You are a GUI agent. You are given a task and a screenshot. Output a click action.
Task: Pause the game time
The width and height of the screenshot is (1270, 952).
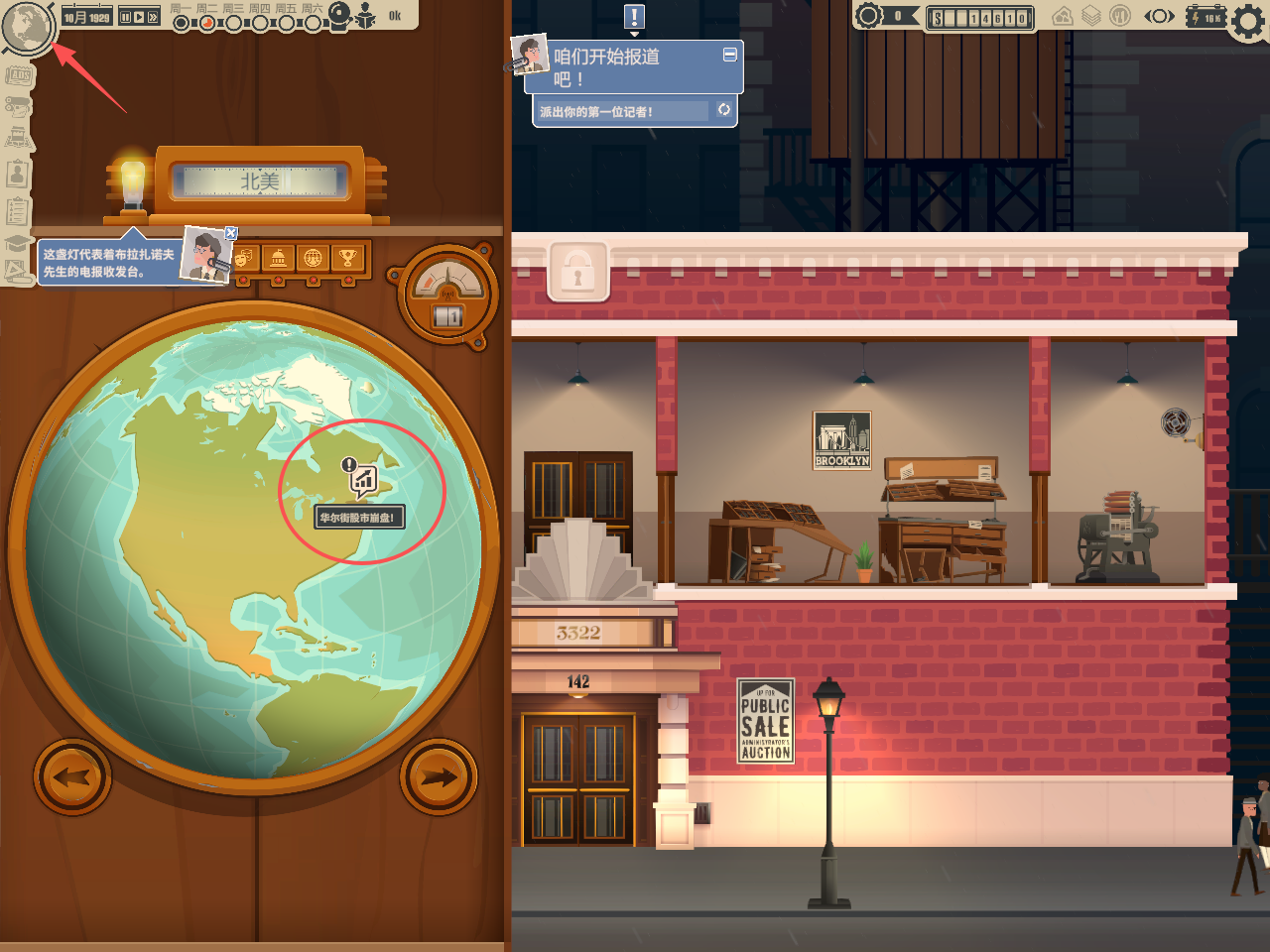tap(125, 17)
